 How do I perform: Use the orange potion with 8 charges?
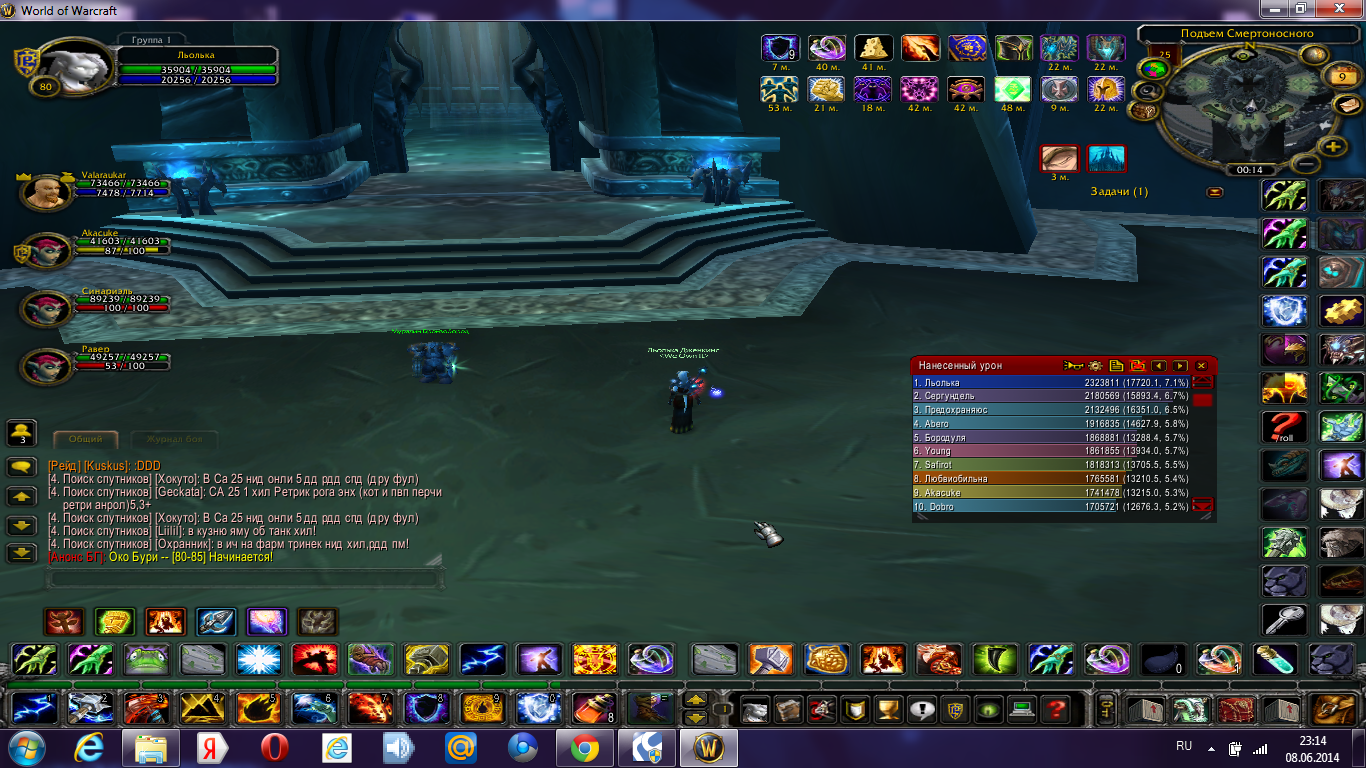[587, 708]
